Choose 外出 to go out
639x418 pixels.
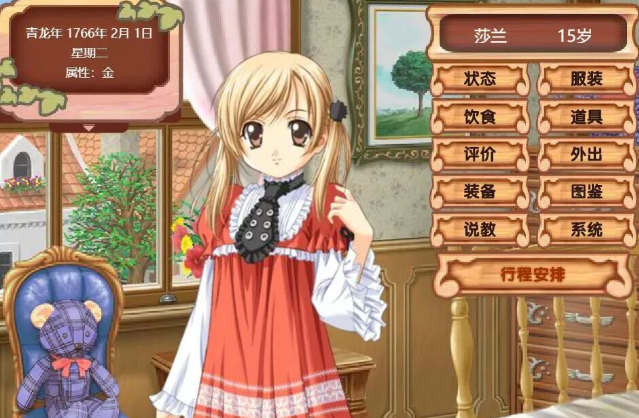tap(587, 155)
